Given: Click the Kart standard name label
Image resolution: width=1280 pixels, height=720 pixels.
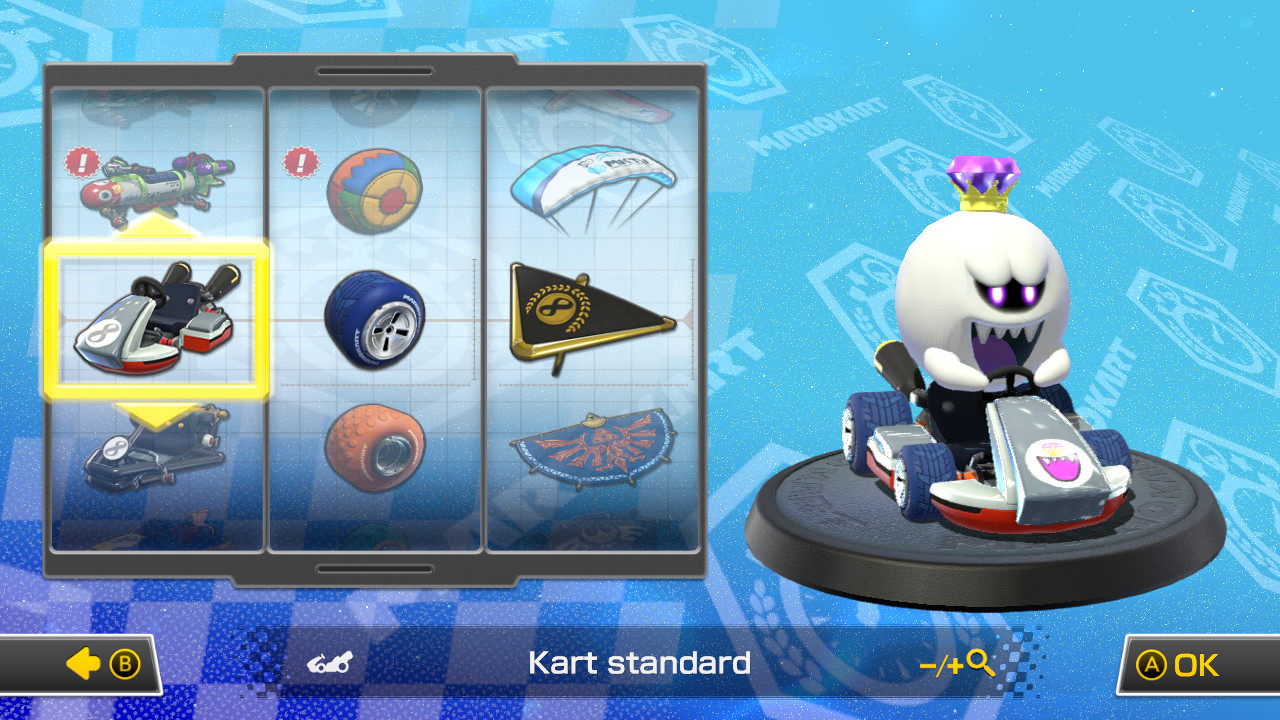Looking at the screenshot, I should tap(640, 662).
